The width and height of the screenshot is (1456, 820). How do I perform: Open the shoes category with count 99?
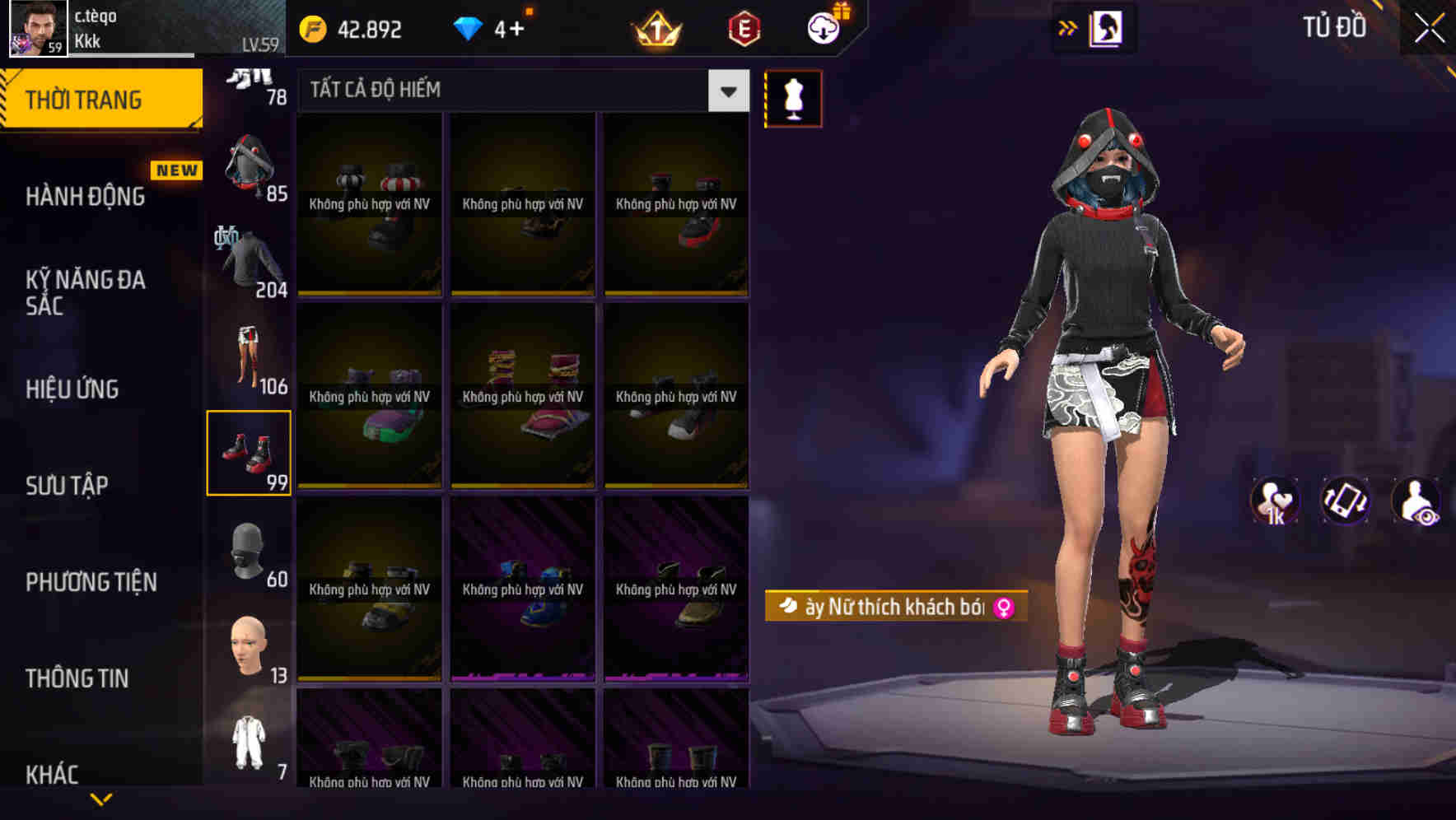(249, 451)
